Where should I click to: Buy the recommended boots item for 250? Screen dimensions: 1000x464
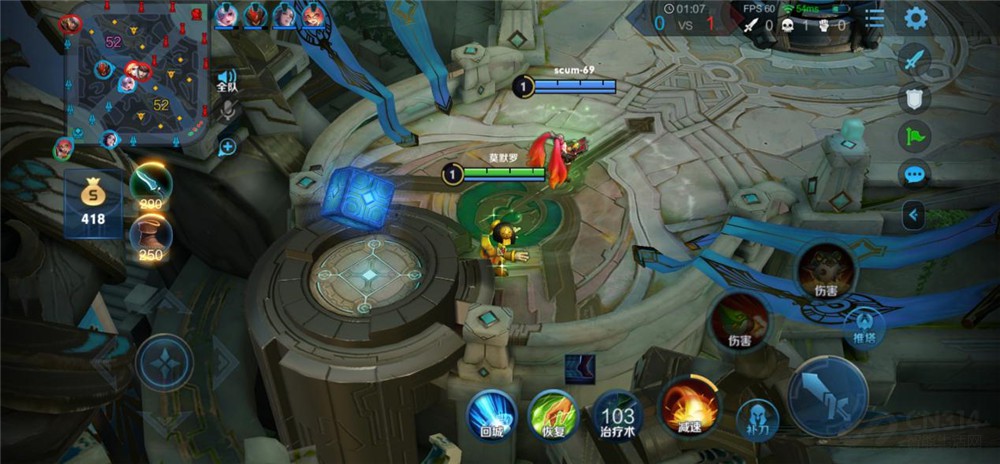click(151, 239)
